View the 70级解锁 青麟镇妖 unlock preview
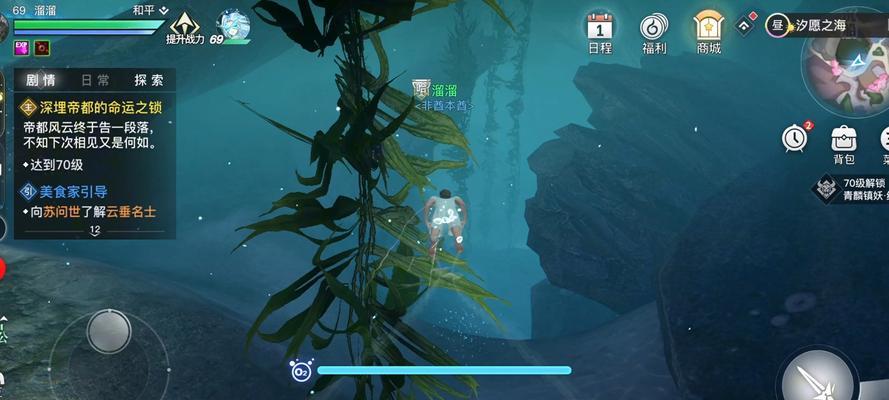Screen dimensions: 889x400 pos(849,189)
